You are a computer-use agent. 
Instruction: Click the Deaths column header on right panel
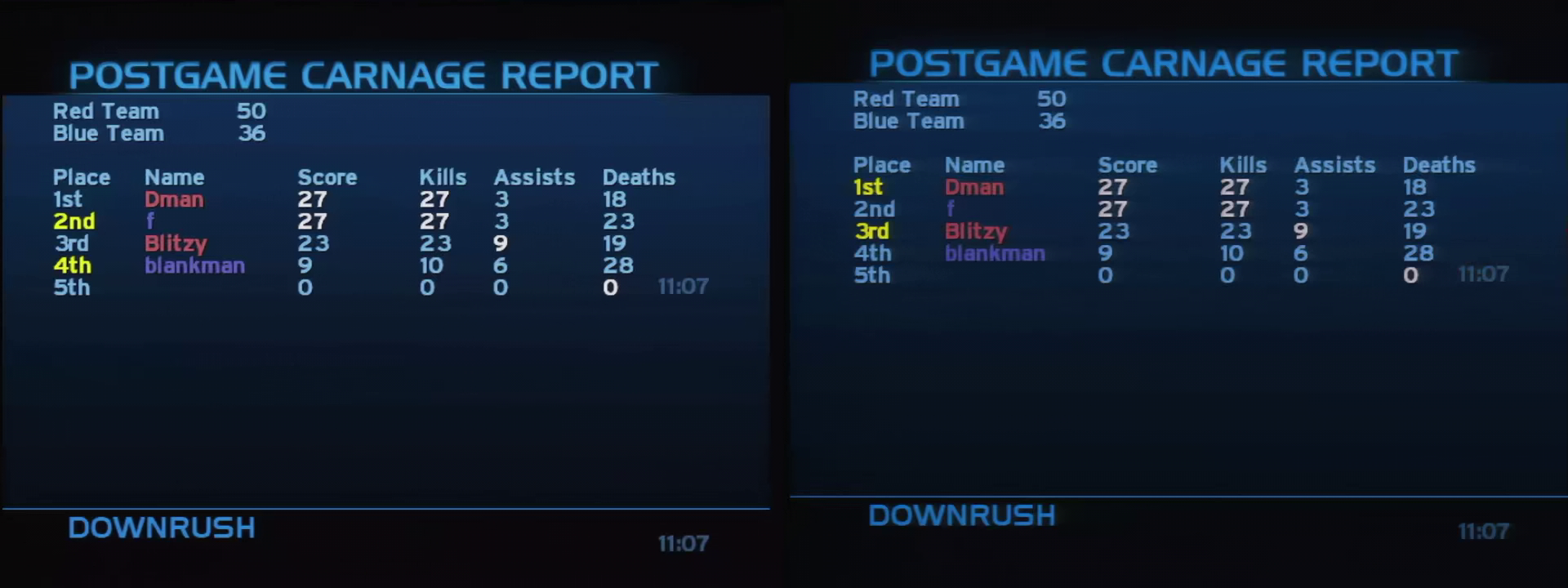pos(1438,165)
